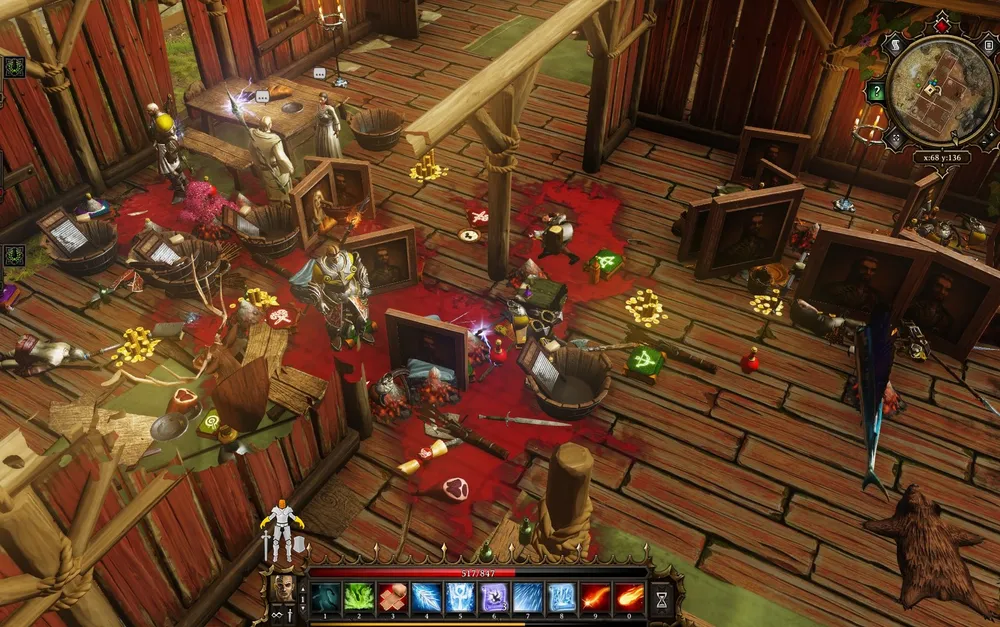
Task: Select the character portrait beside the hotbar
Action: (282, 588)
